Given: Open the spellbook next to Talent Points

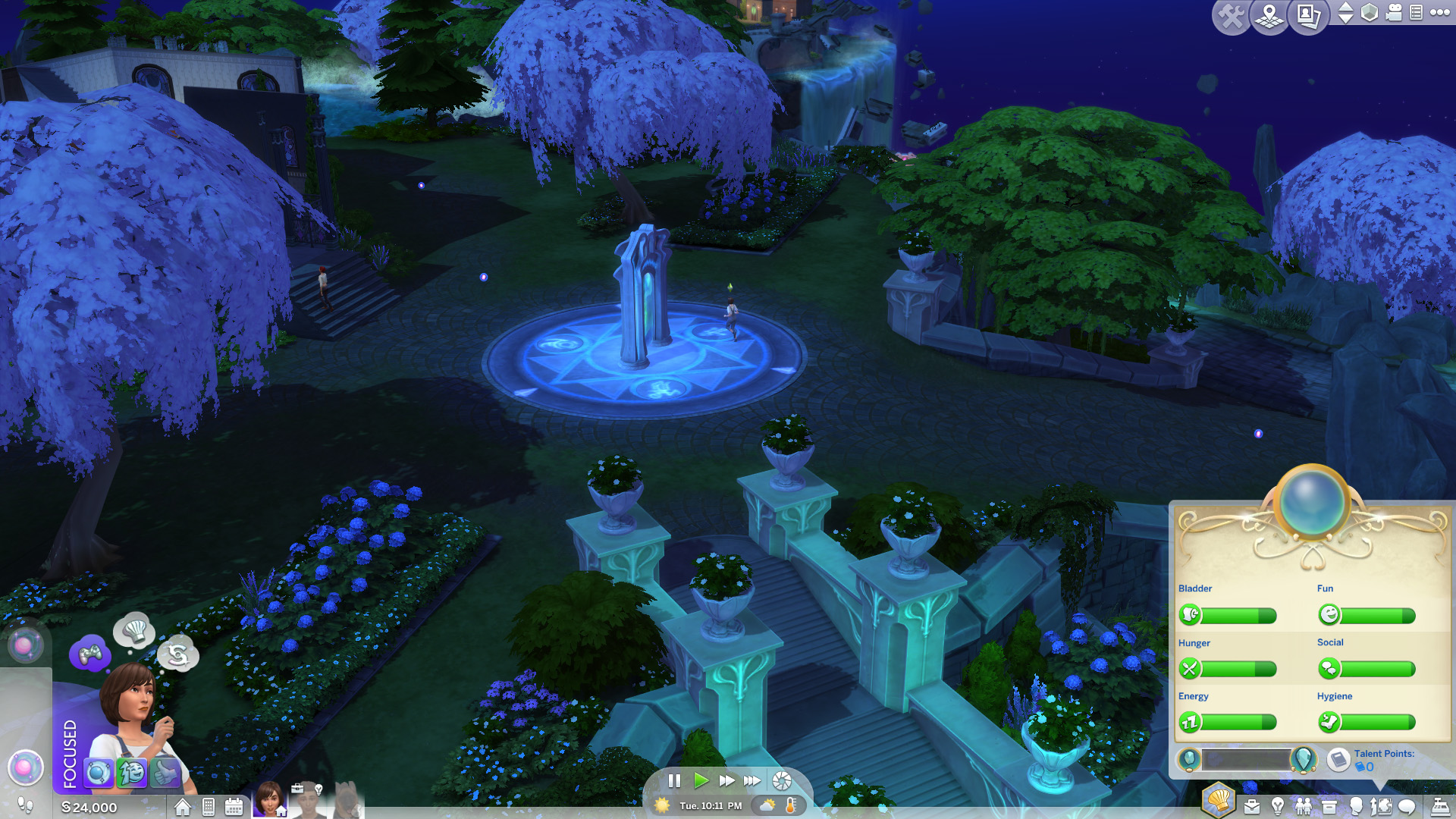Looking at the screenshot, I should click(1338, 759).
